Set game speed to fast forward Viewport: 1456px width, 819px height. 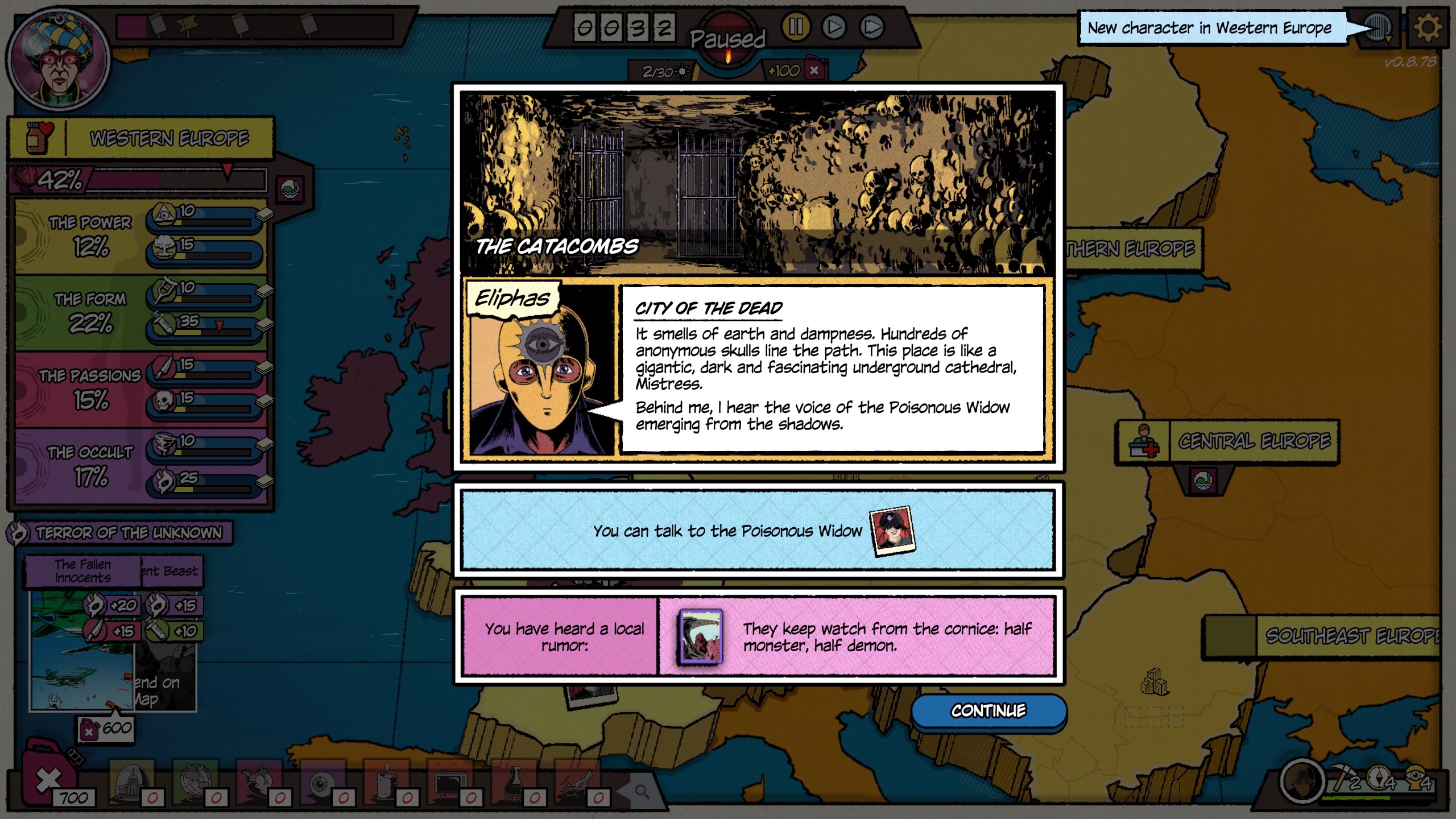click(872, 27)
